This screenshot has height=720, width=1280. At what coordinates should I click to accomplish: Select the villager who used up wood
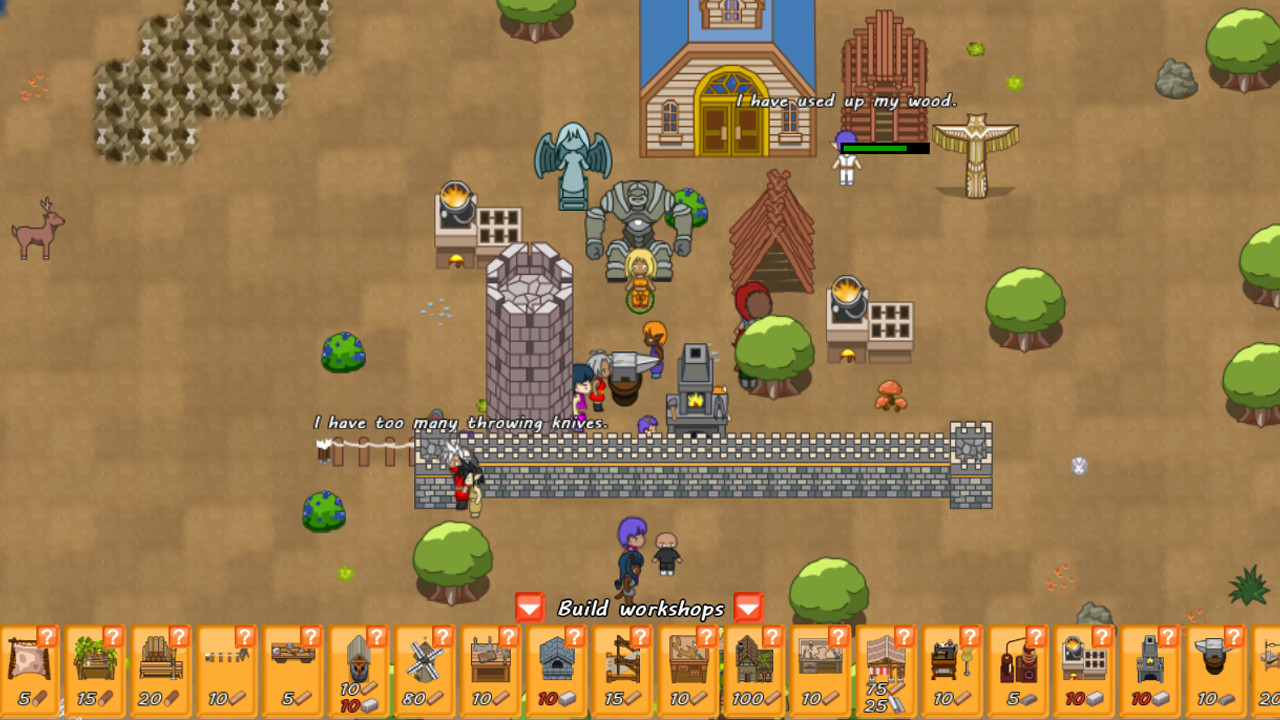(845, 165)
